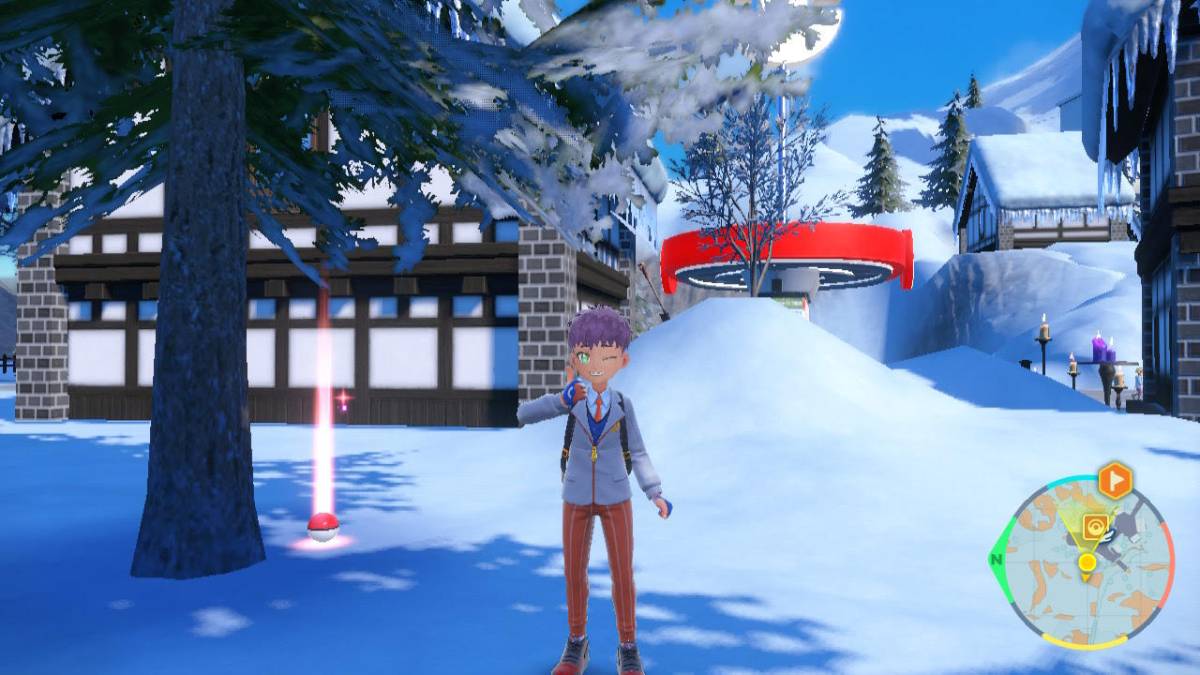Click the green north compass indicator
Image resolution: width=1200 pixels, height=675 pixels.
pyautogui.click(x=997, y=561)
